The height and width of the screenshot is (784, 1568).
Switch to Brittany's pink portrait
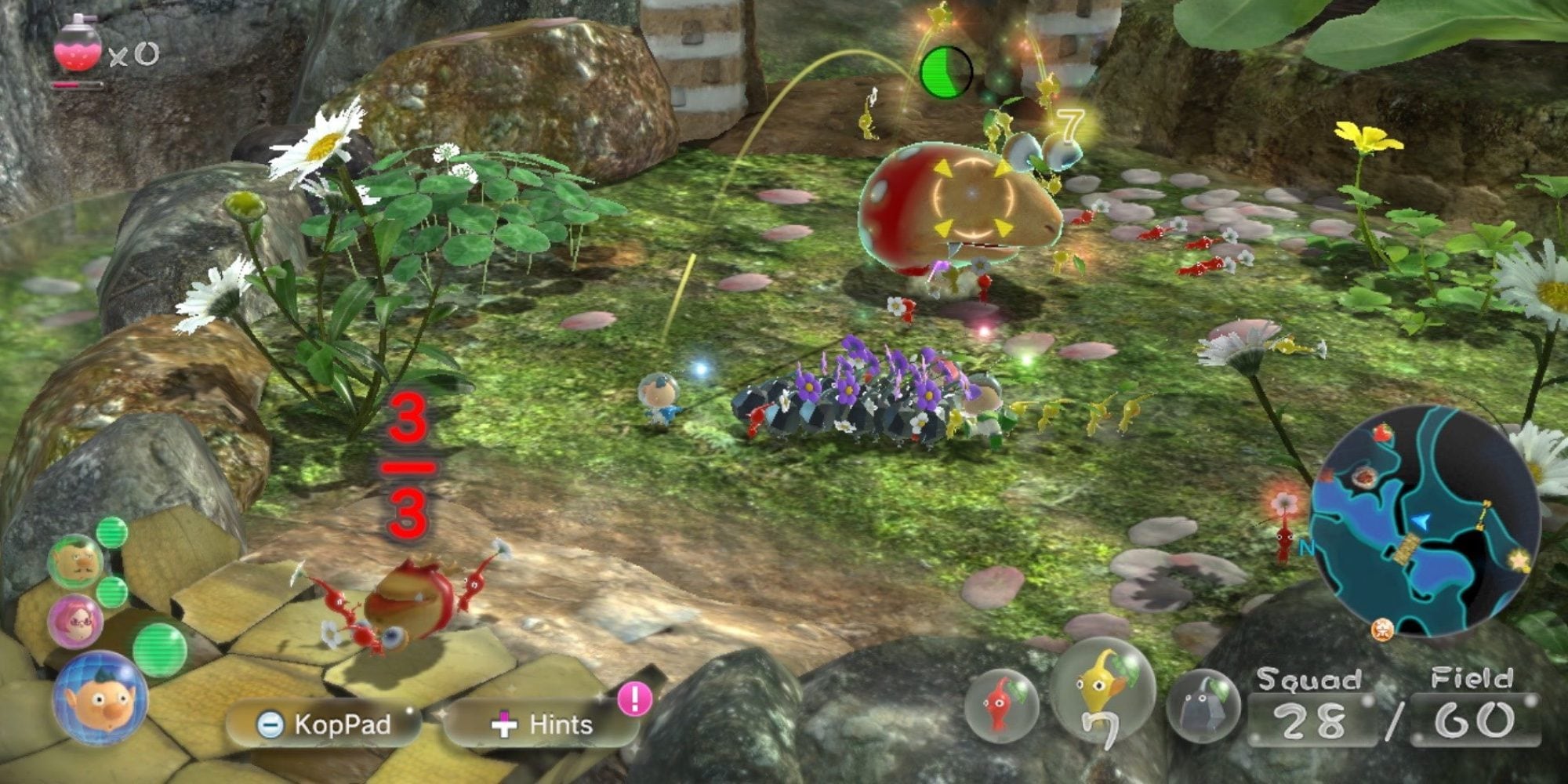(75, 621)
